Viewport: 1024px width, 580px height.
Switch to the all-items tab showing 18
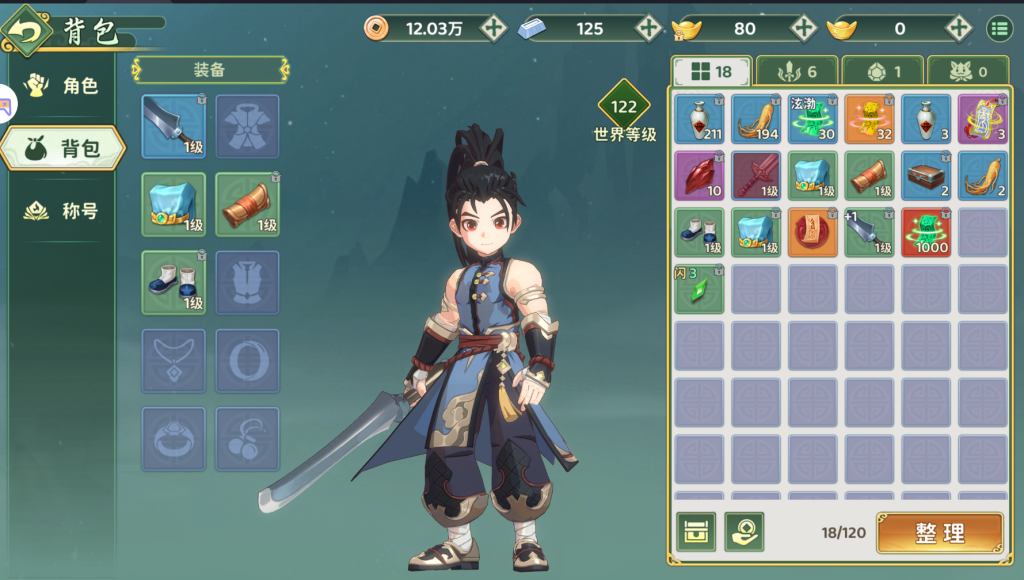coord(710,71)
